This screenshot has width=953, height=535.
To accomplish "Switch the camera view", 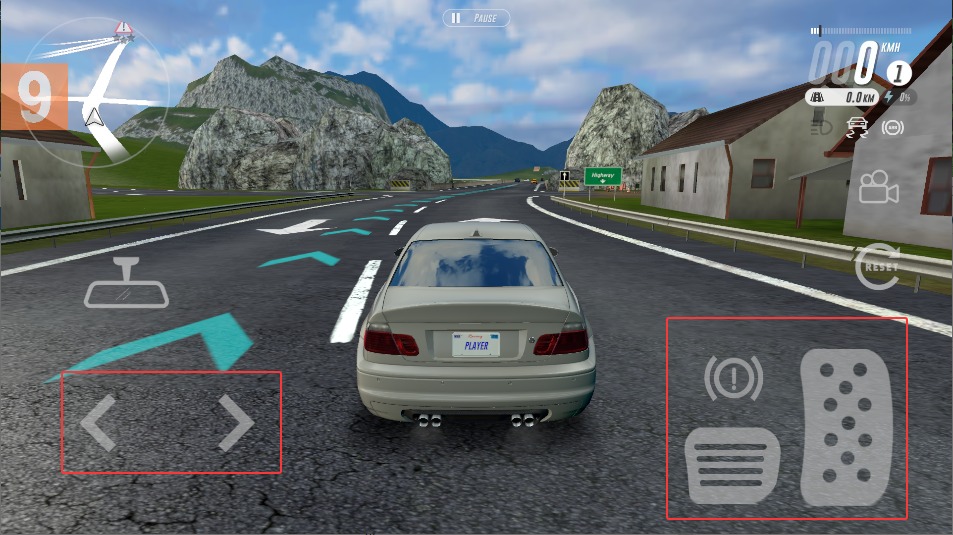I will (878, 188).
